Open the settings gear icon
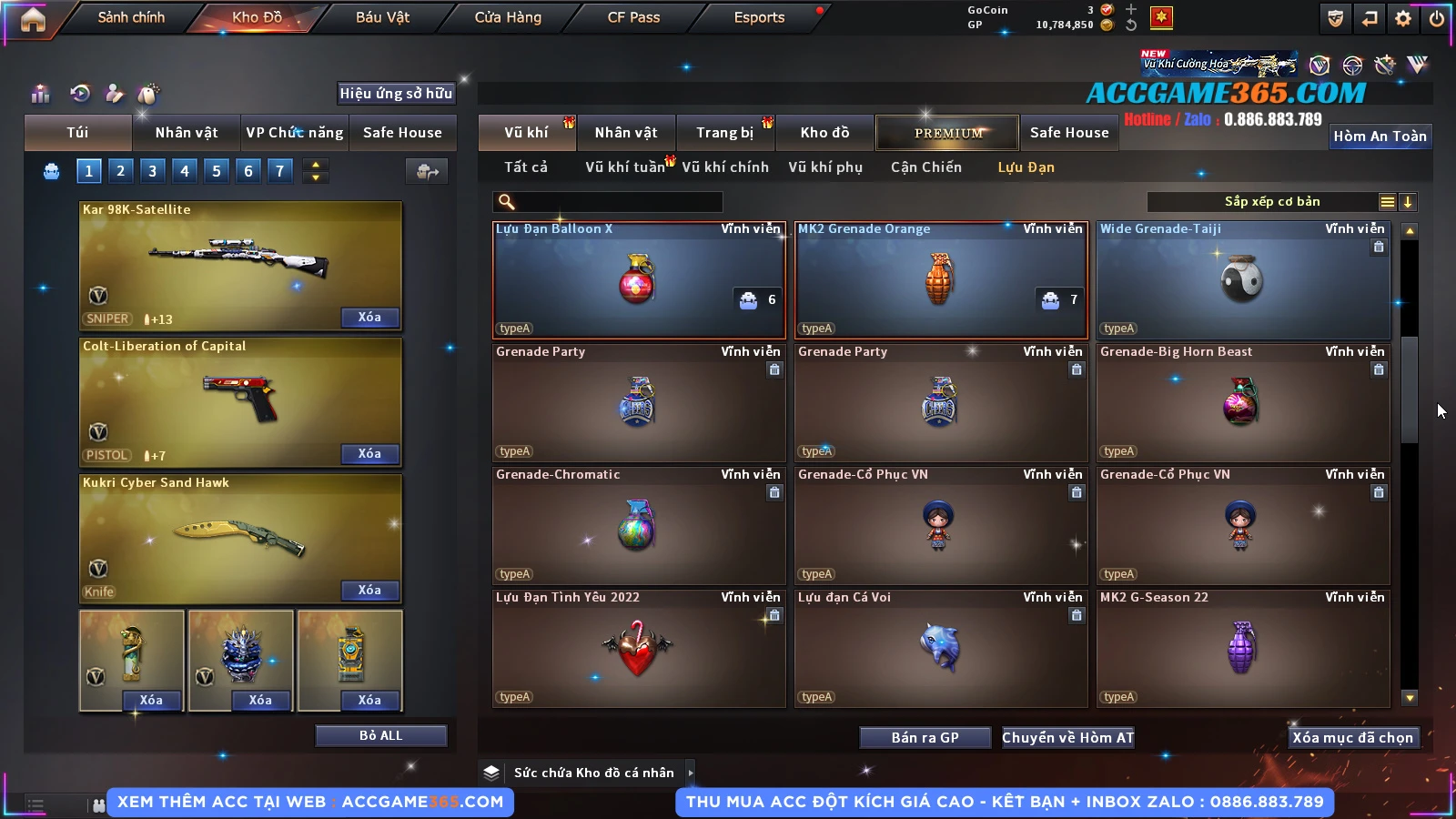This screenshot has width=1456, height=819. 1403,18
